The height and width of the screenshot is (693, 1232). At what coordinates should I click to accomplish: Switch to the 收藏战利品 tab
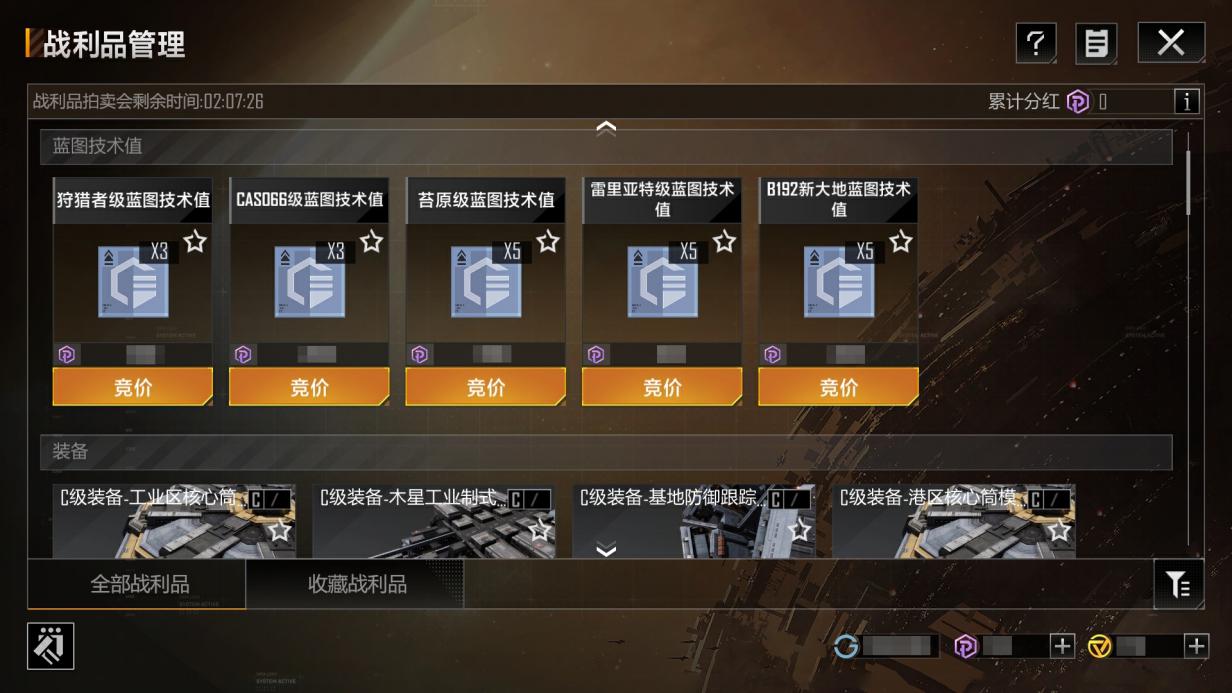[357, 584]
